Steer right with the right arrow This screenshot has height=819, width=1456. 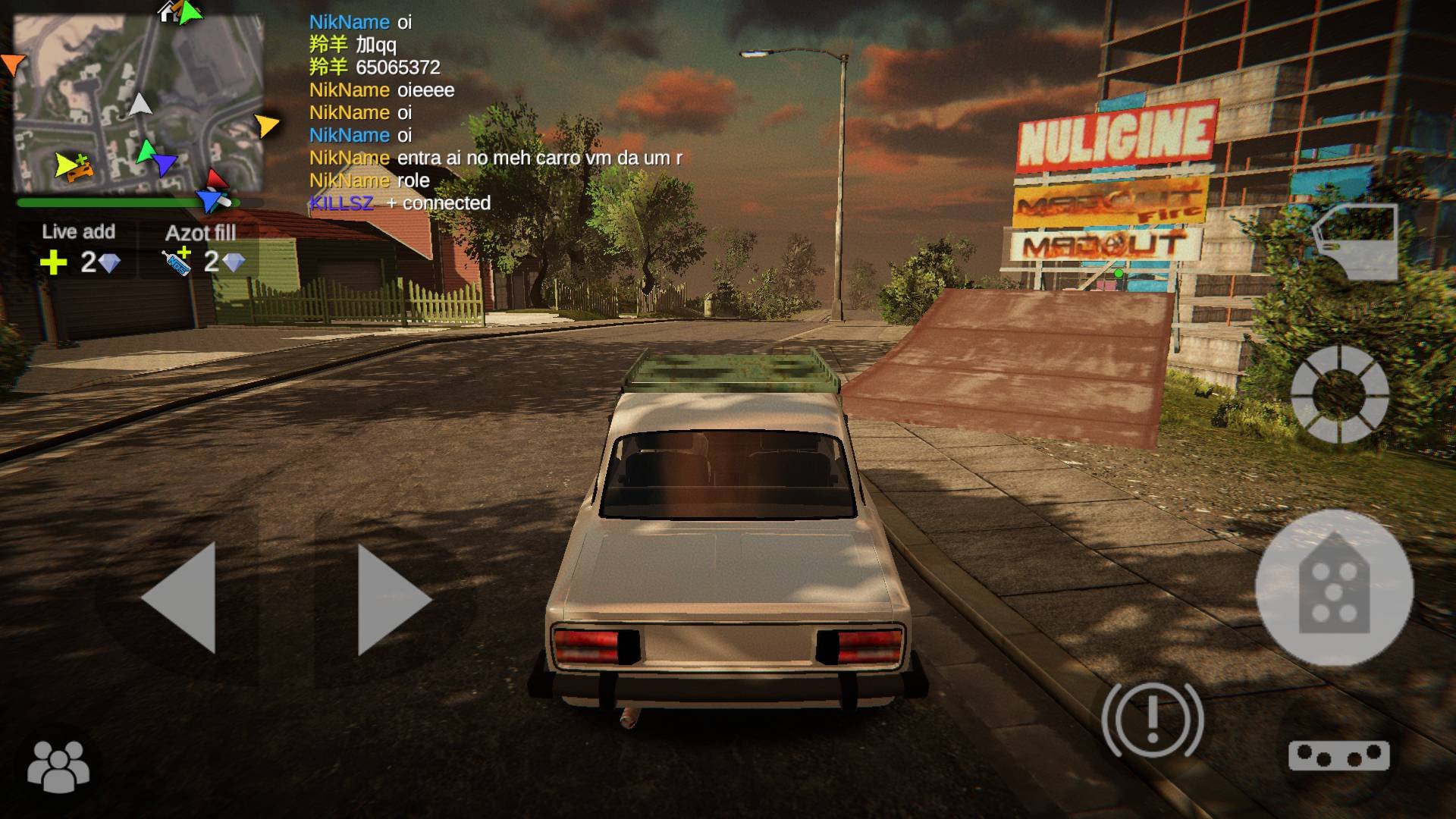[394, 598]
